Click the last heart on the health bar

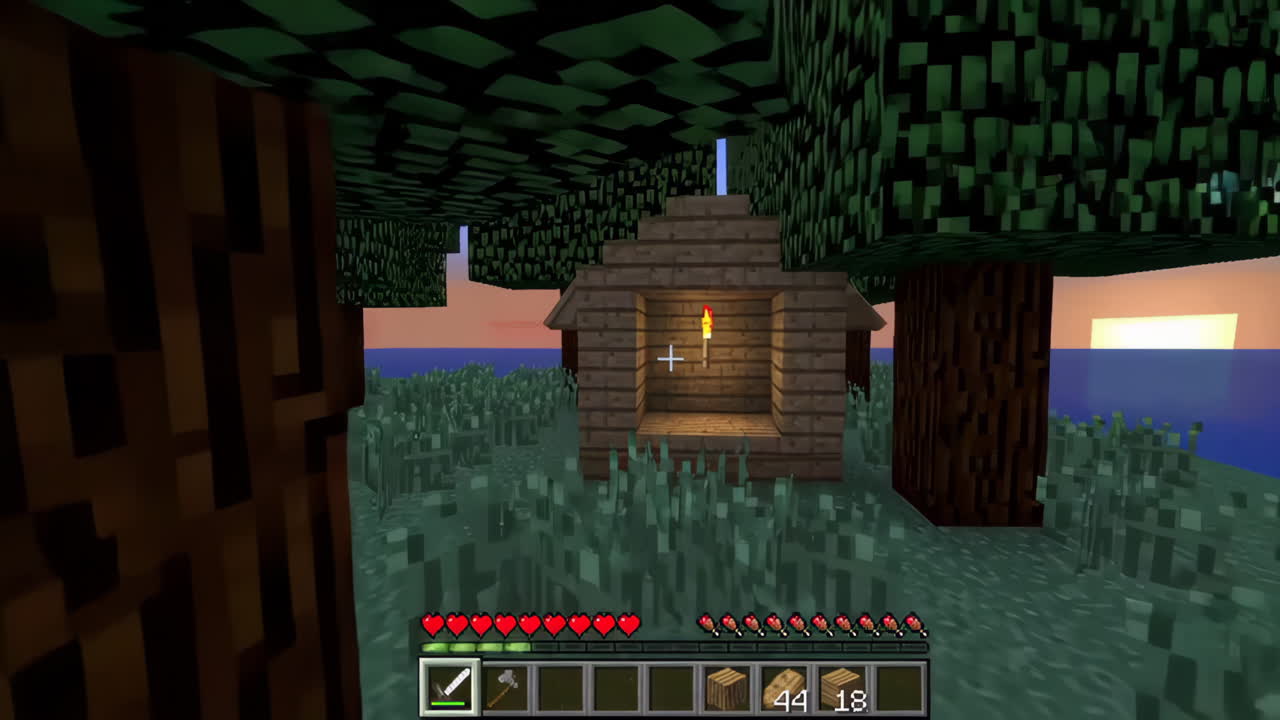click(630, 623)
